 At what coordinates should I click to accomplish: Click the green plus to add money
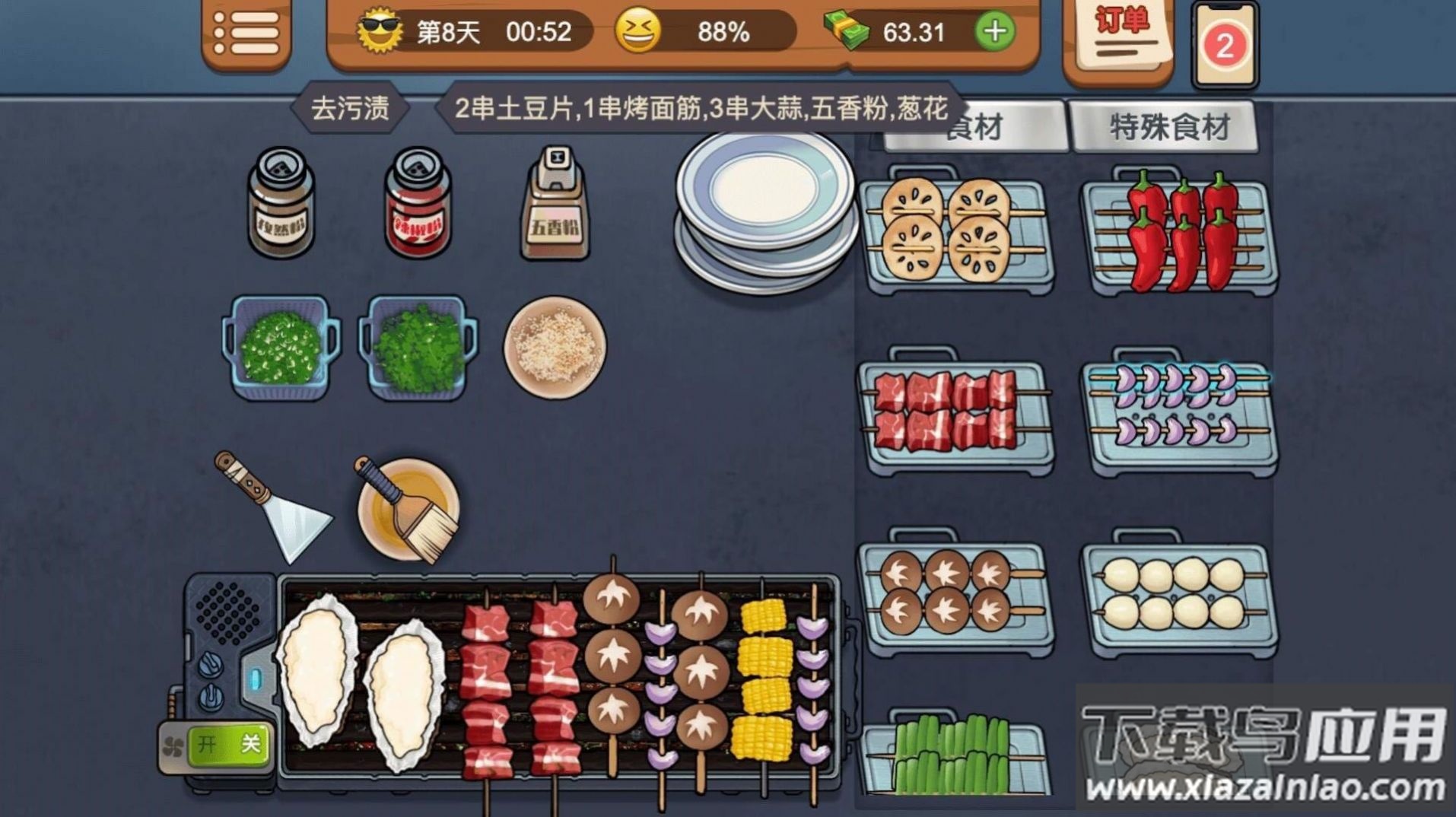tap(994, 32)
